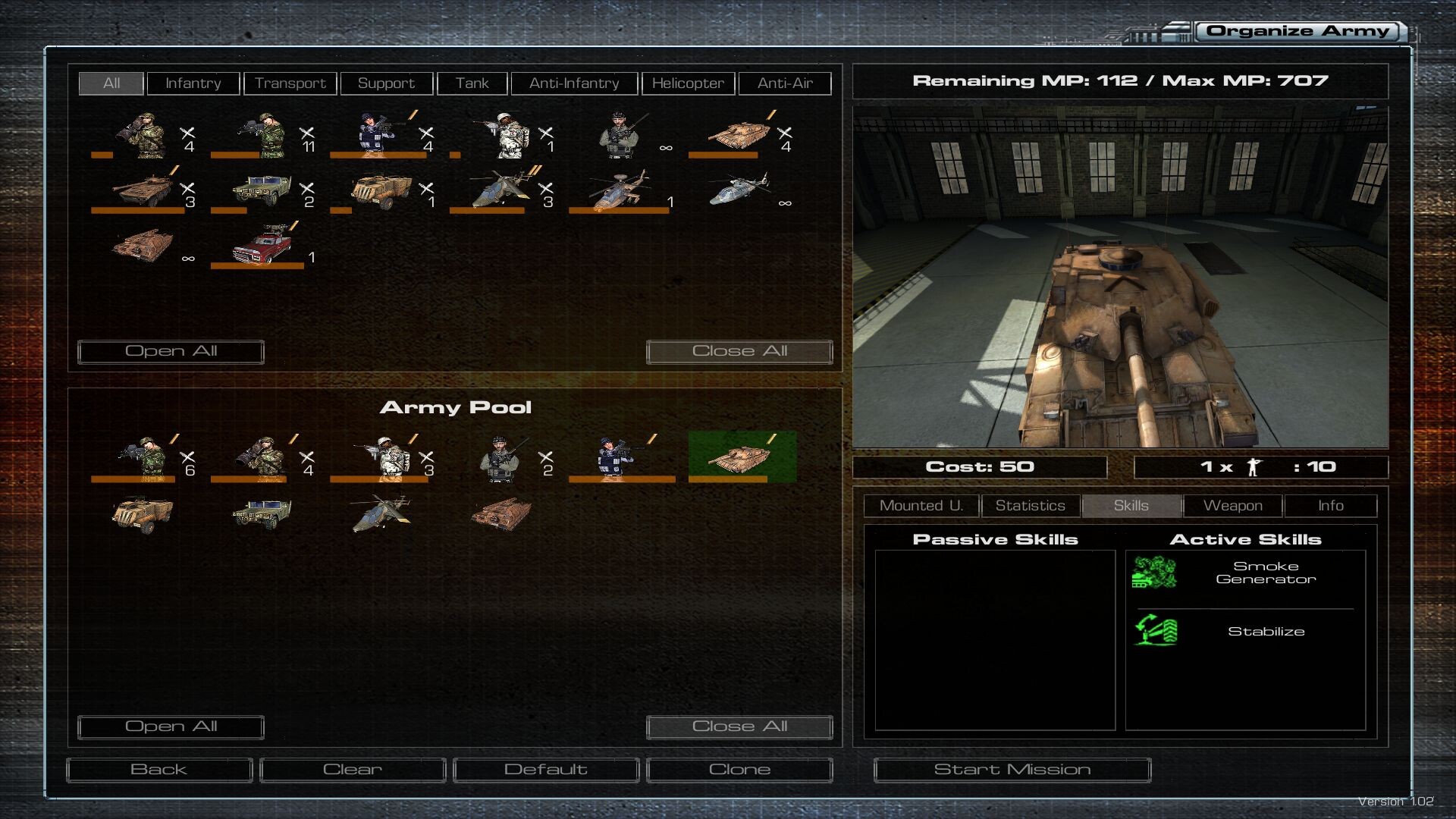Viewport: 1456px width, 819px height.
Task: Select the highlighted tank in Army Pool
Action: (x=742, y=457)
